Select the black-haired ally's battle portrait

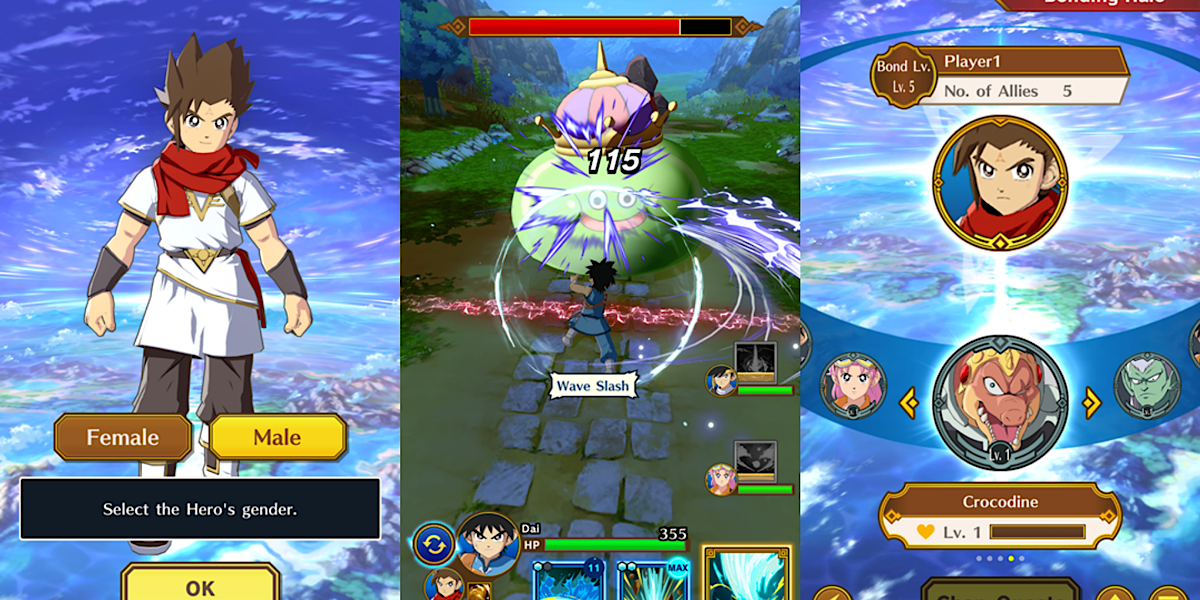click(x=721, y=381)
